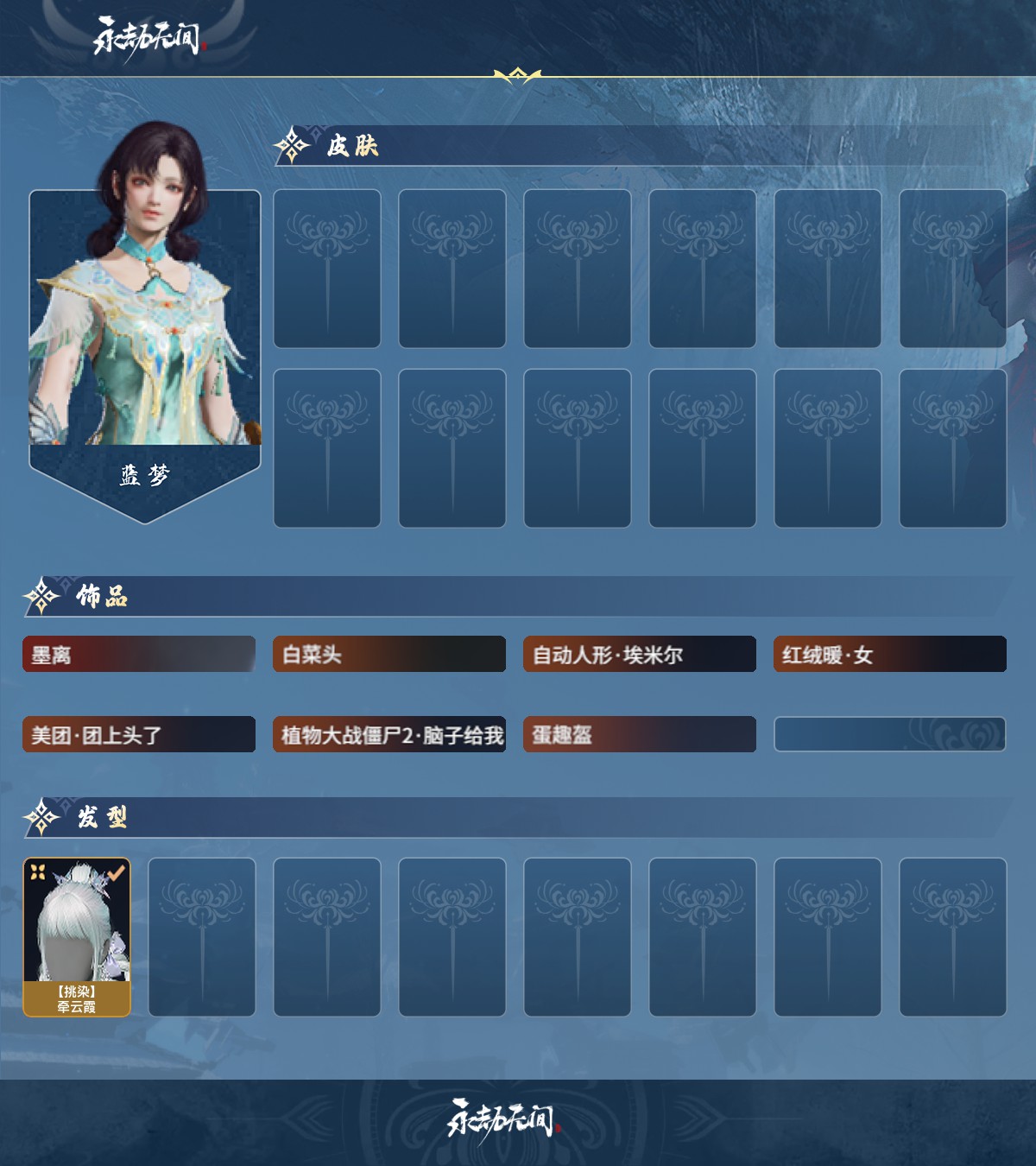
Task: Pick the 红绒暖·女 accessory
Action: [x=890, y=655]
